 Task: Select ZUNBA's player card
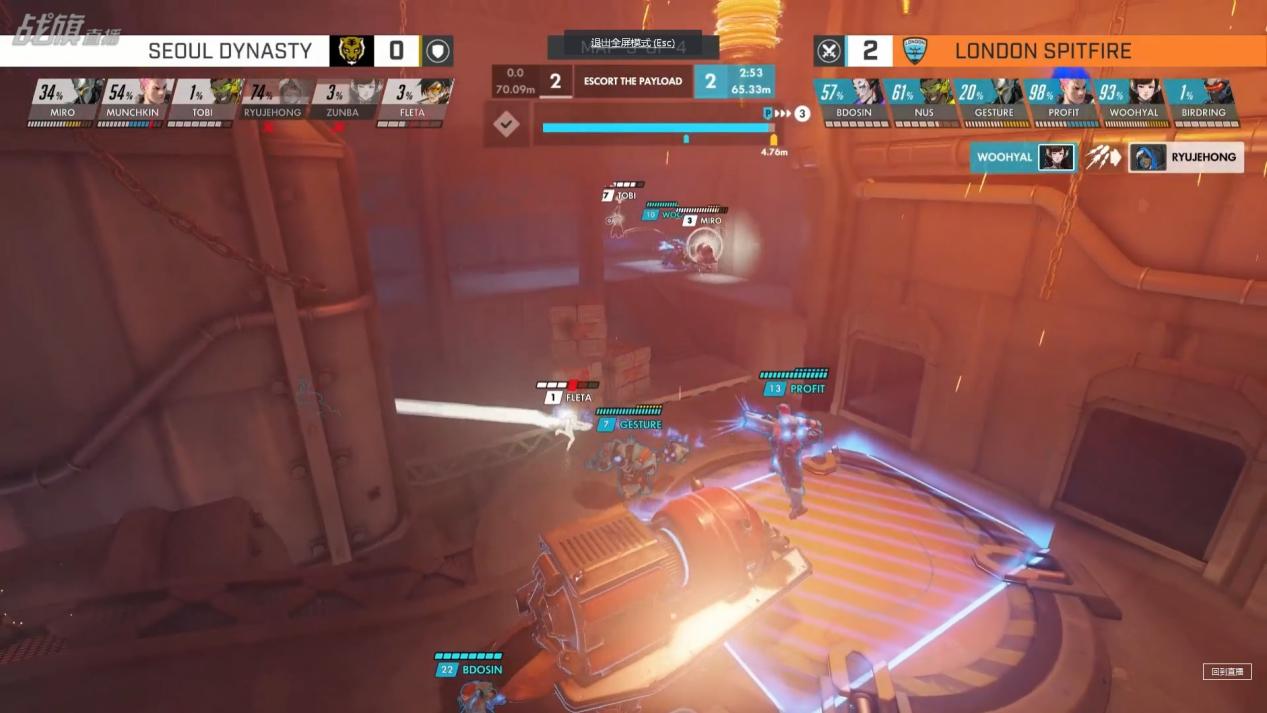342,101
